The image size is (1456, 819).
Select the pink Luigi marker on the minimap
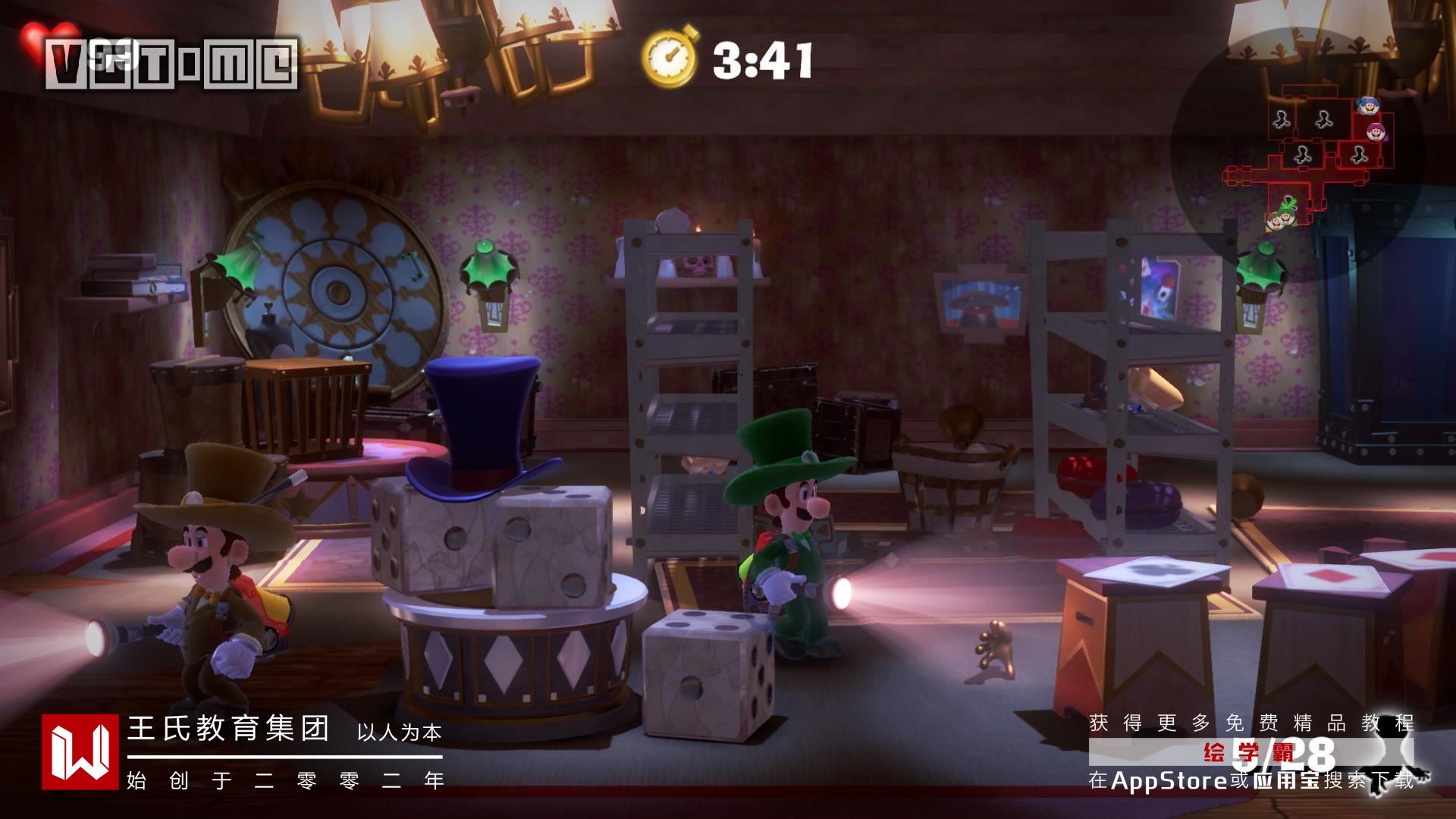[1375, 132]
